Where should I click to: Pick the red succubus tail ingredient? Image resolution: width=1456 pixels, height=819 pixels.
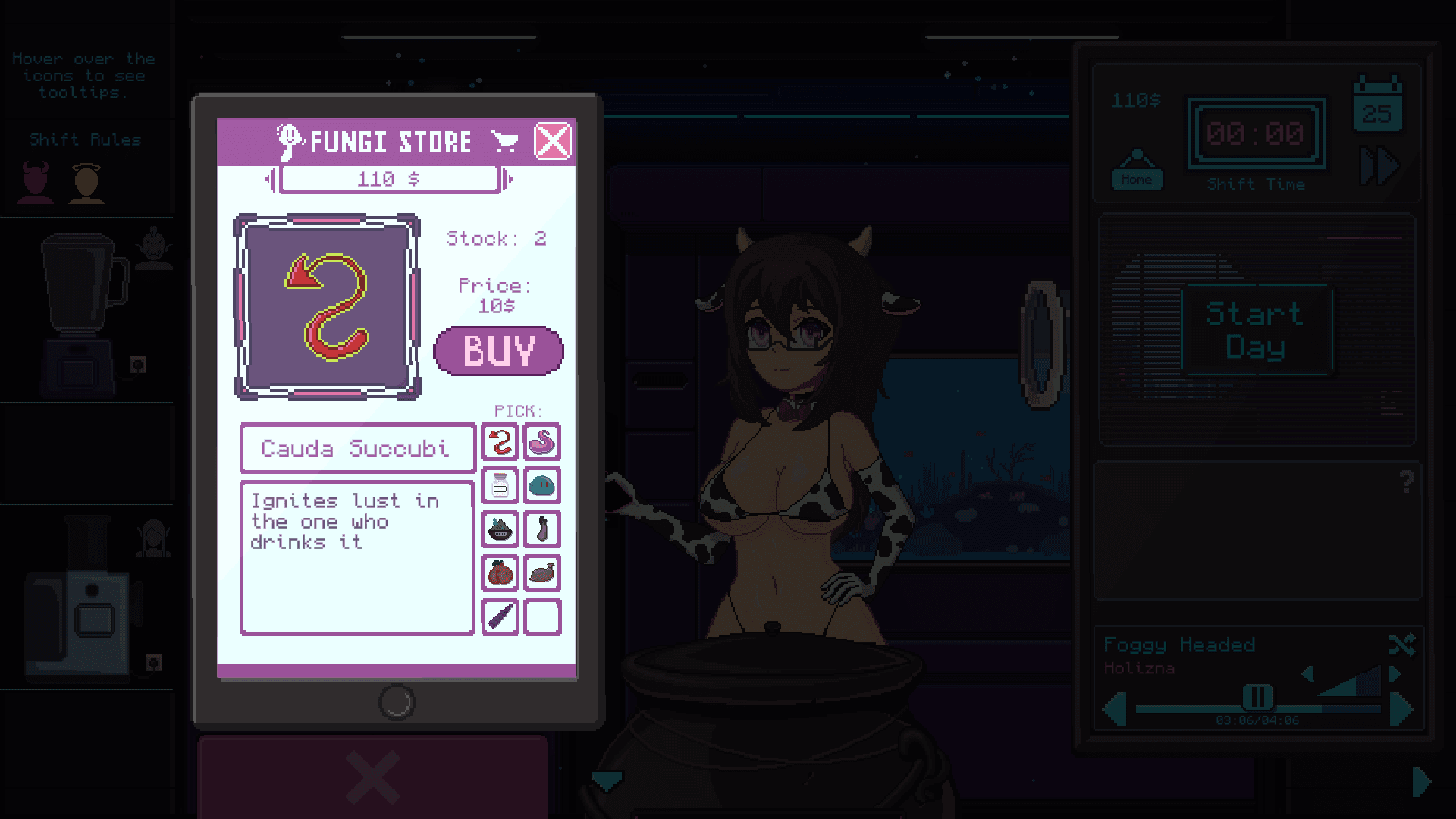coord(500,442)
